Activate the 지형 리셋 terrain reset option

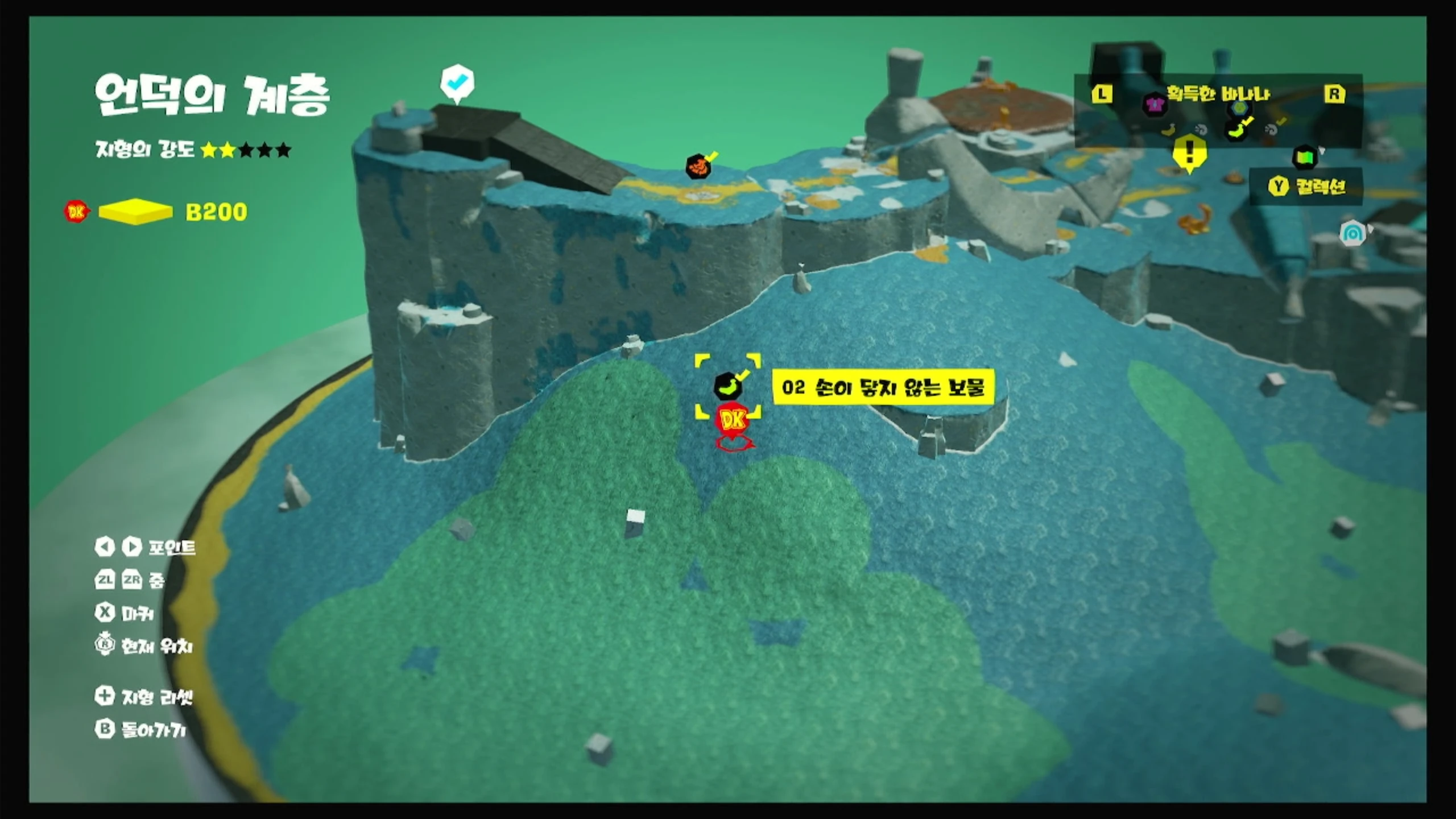tap(144, 696)
